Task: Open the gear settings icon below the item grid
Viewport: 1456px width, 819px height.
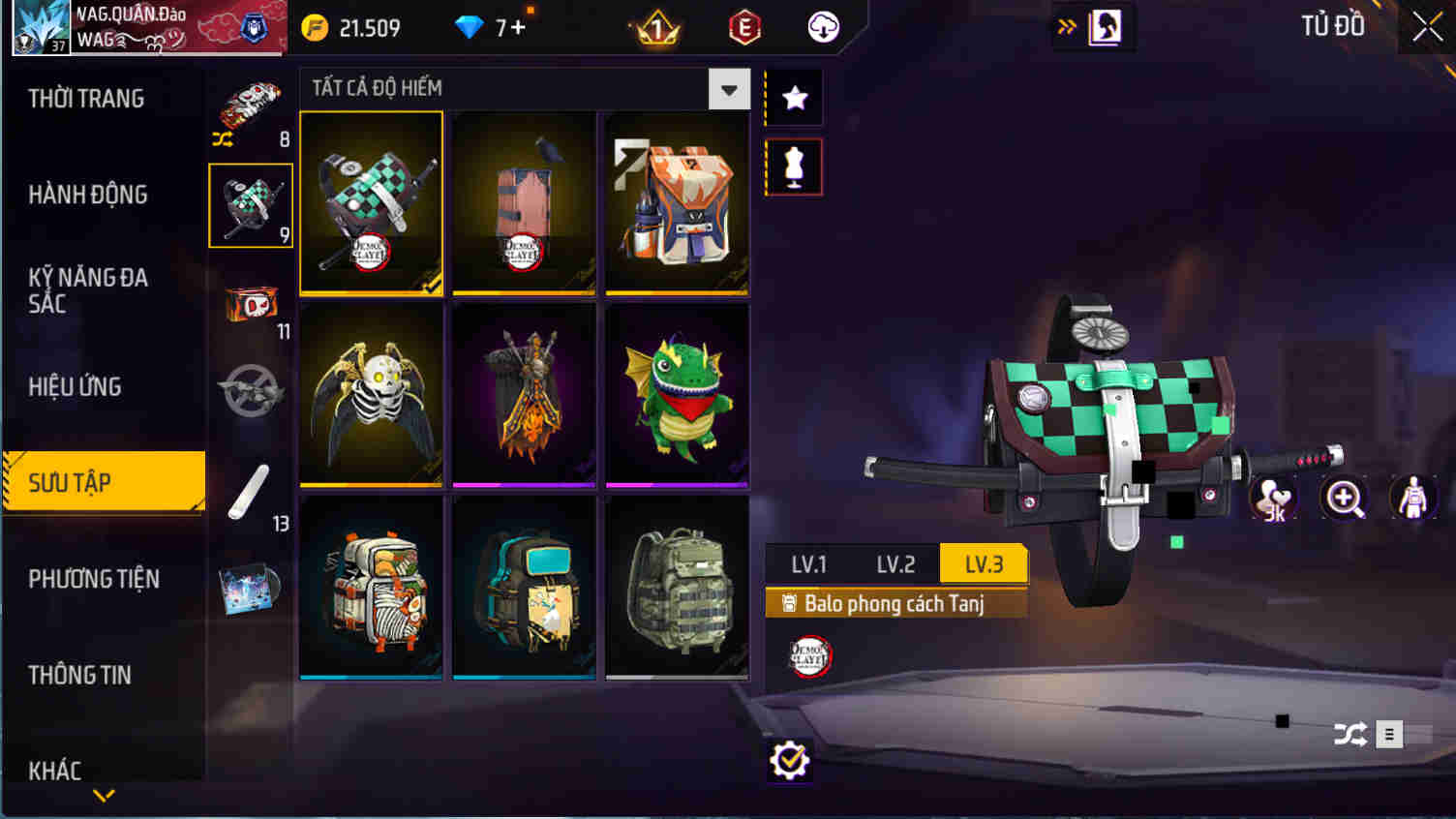Action: pyautogui.click(x=792, y=760)
